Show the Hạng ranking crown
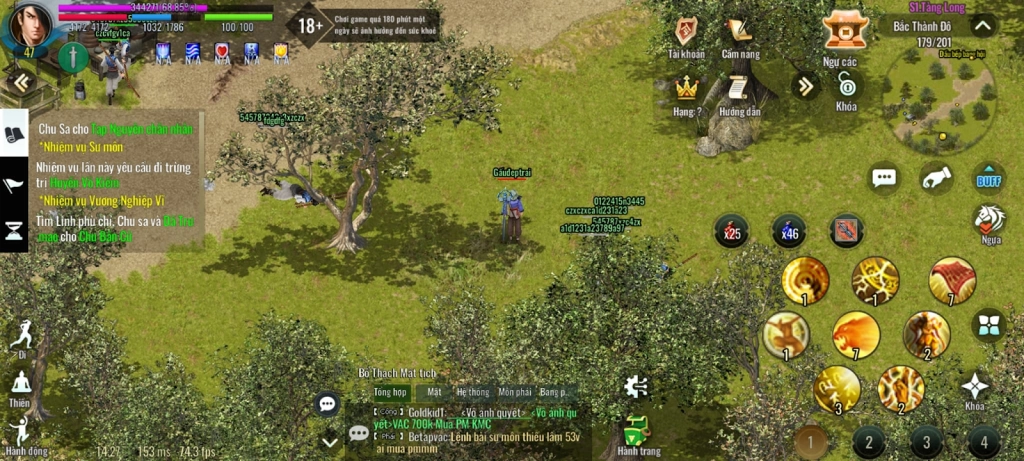 [686, 89]
